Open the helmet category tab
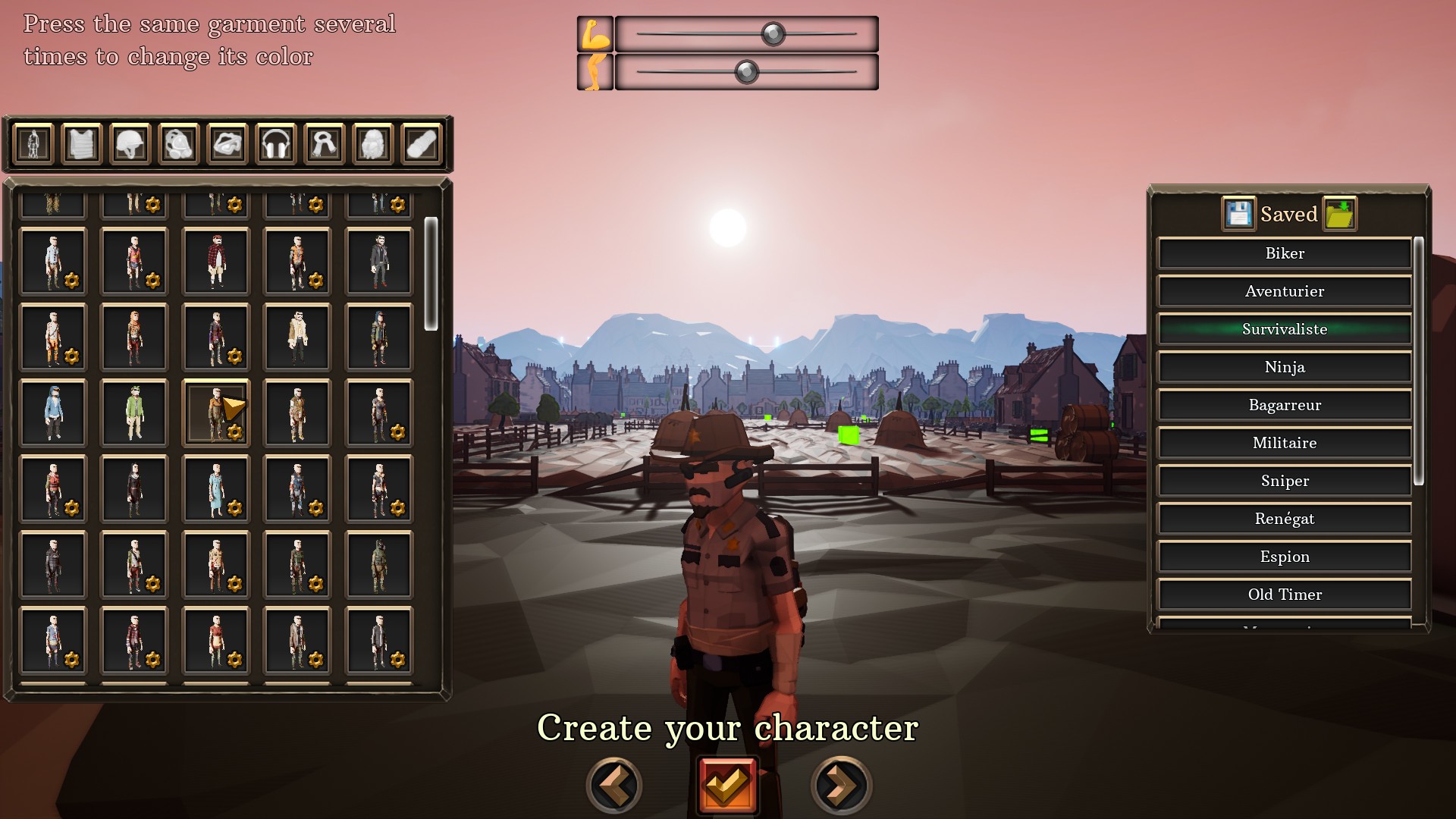The height and width of the screenshot is (819, 1456). (130, 142)
